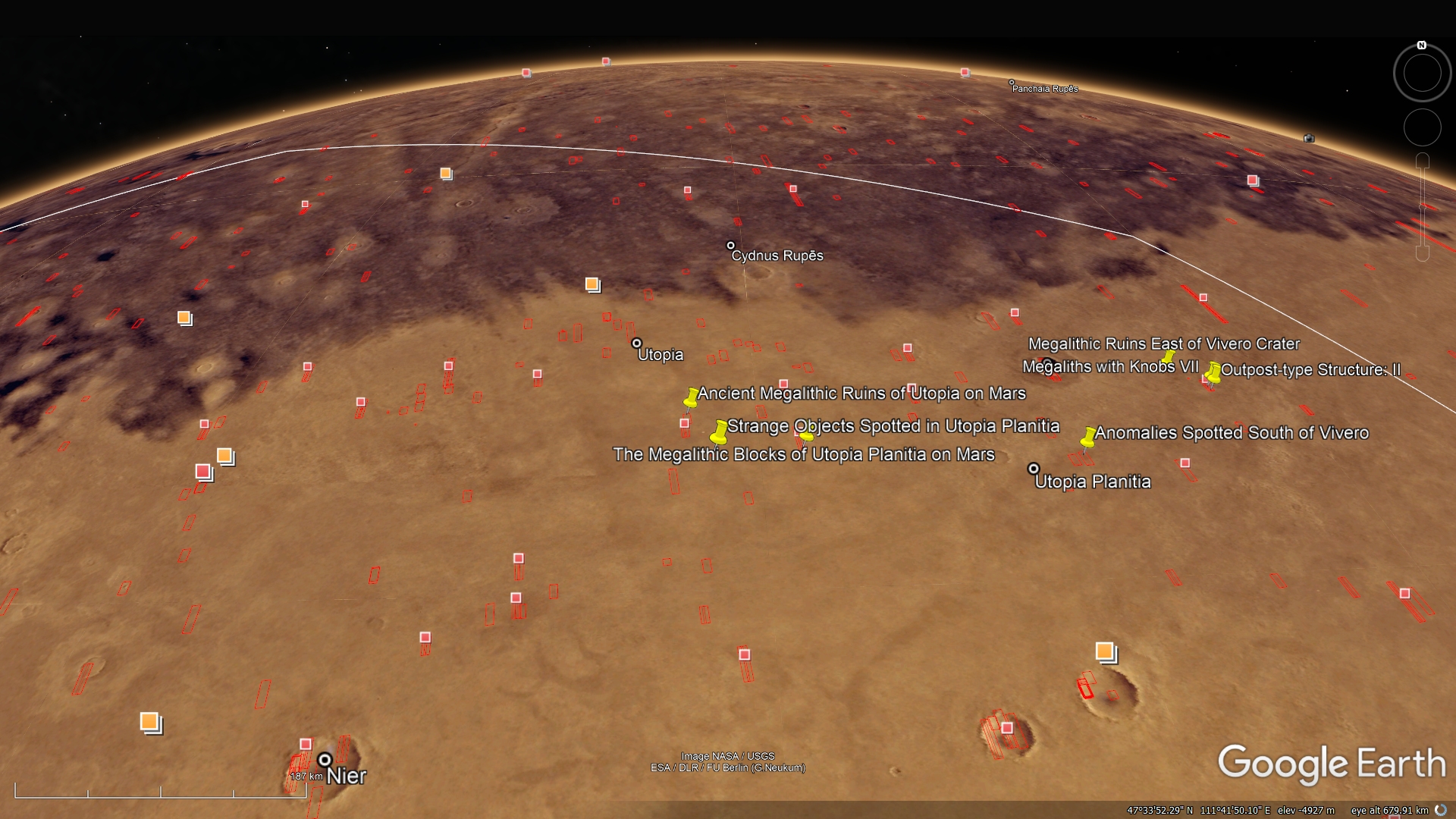This screenshot has width=1456, height=819.
Task: Zoom out with the slider's bottom button
Action: pos(1423,253)
